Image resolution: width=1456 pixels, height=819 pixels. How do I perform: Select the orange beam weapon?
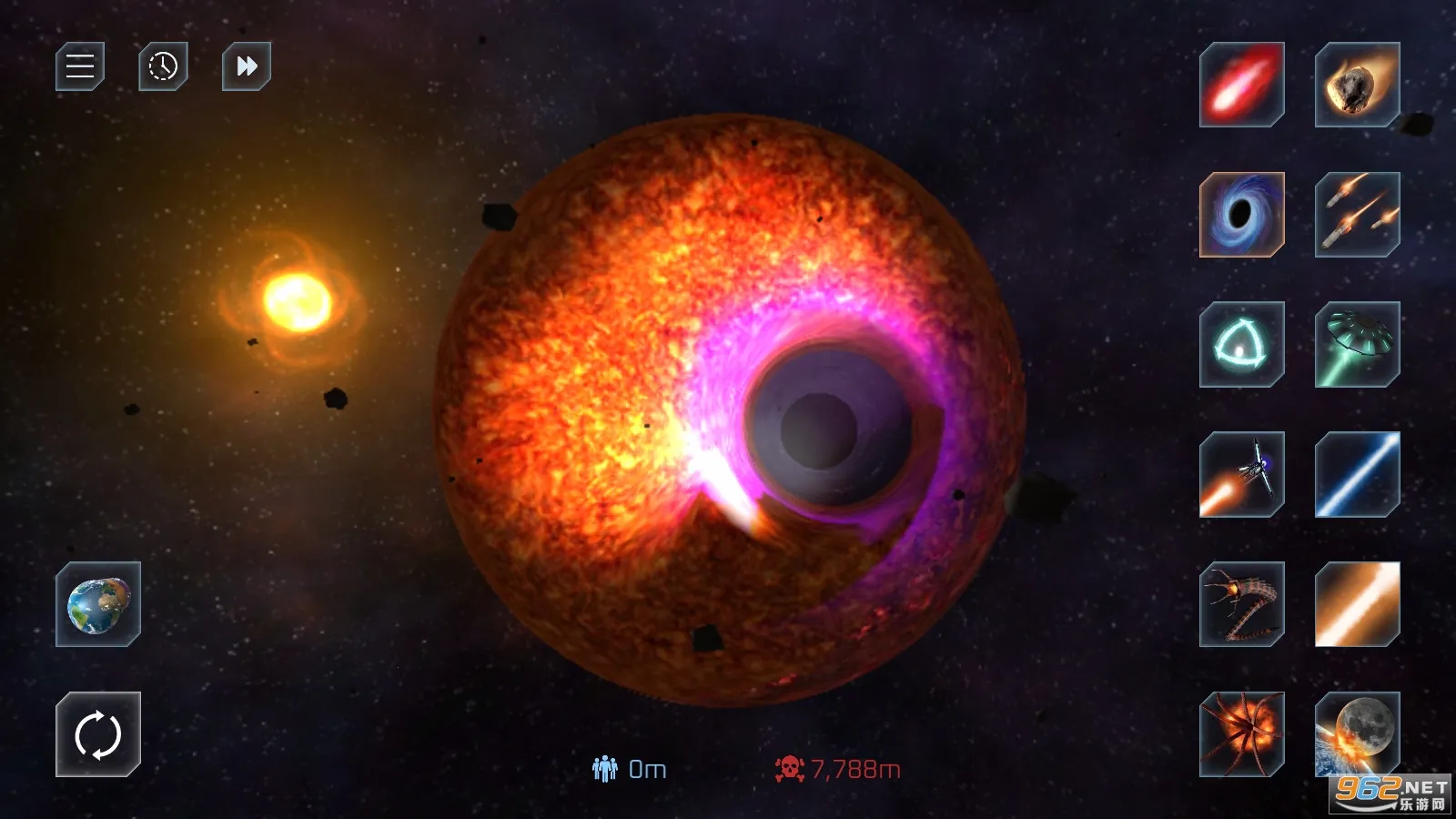click(1357, 604)
